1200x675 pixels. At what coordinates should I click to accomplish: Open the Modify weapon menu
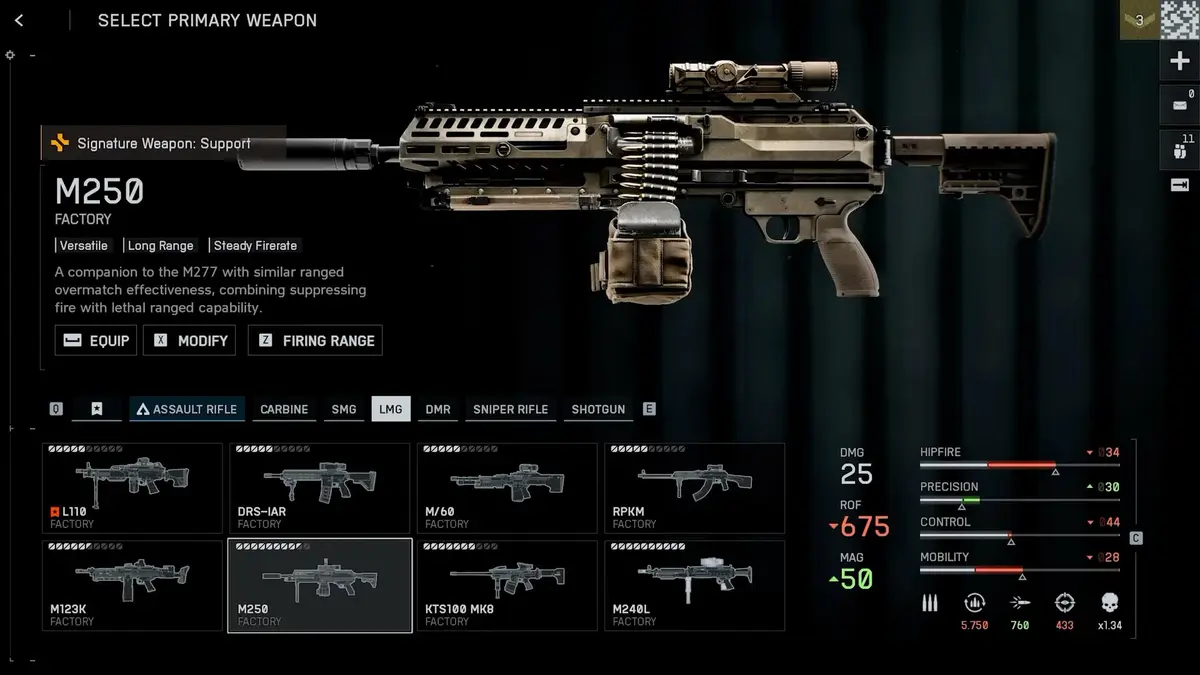click(190, 340)
